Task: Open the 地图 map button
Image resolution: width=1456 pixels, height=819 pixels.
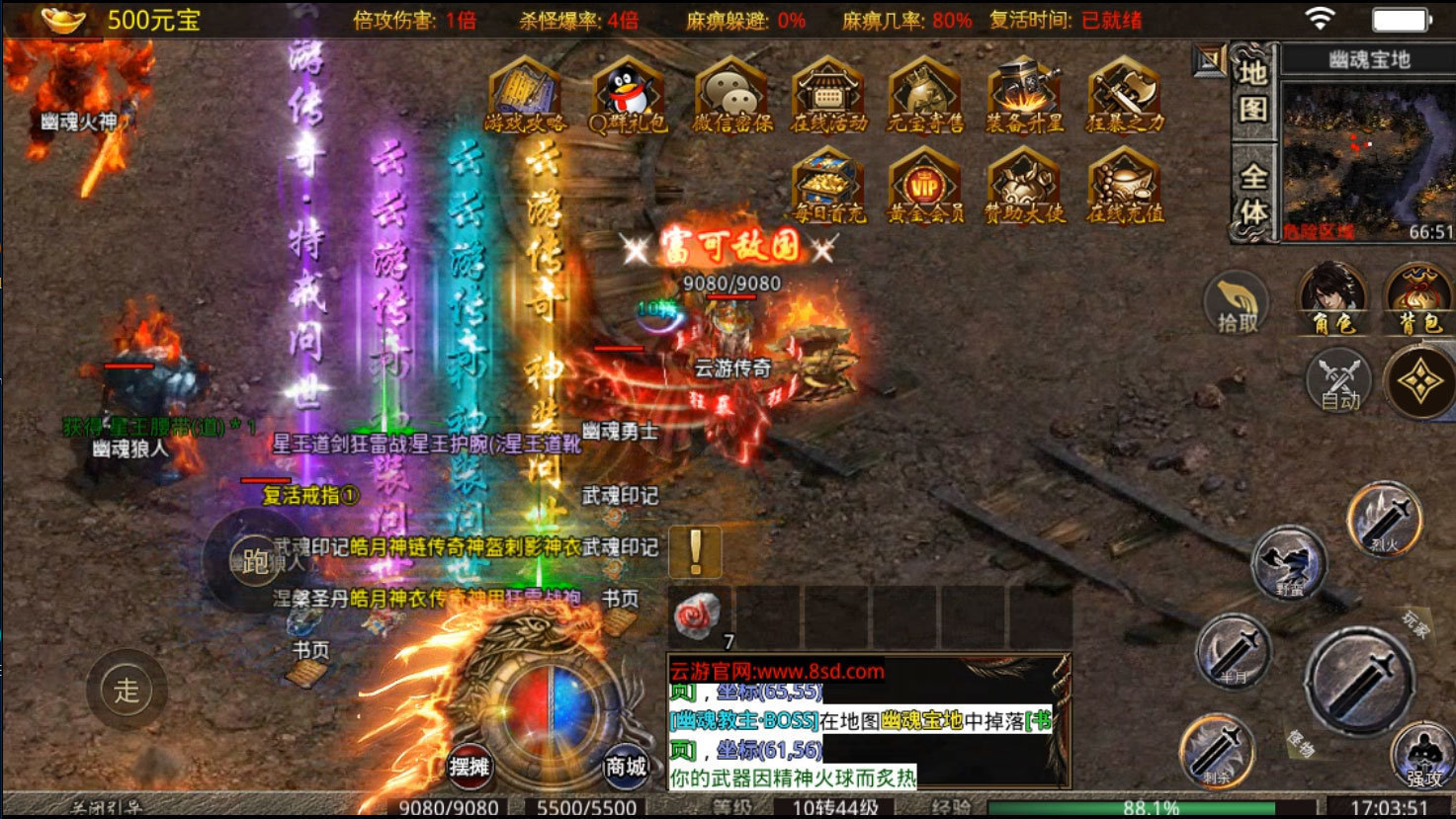Action: pyautogui.click(x=1252, y=91)
